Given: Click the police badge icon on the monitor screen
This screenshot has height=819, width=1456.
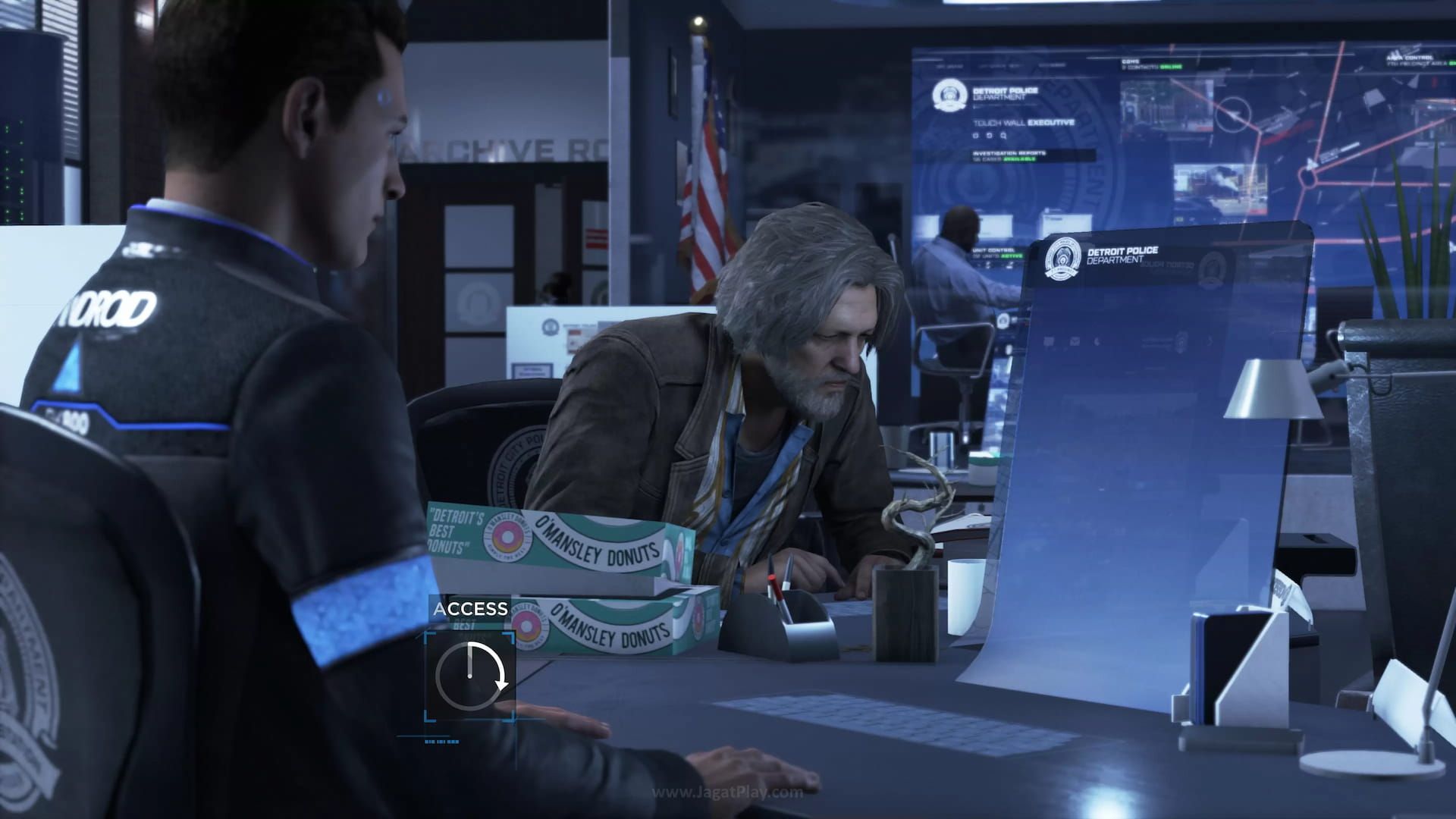Looking at the screenshot, I should coord(1180,342).
